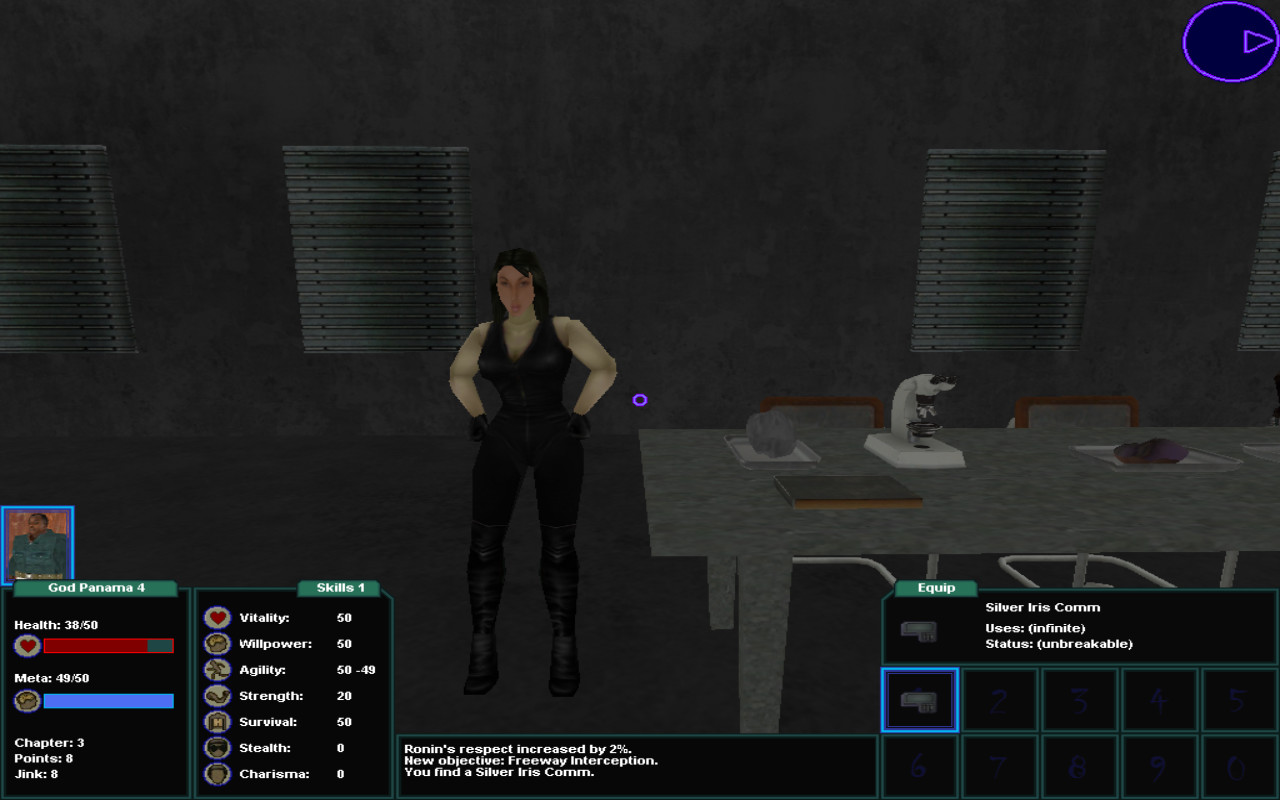Viewport: 1280px width, 800px height.
Task: Click the God Panama 4 name banner
Action: point(95,588)
